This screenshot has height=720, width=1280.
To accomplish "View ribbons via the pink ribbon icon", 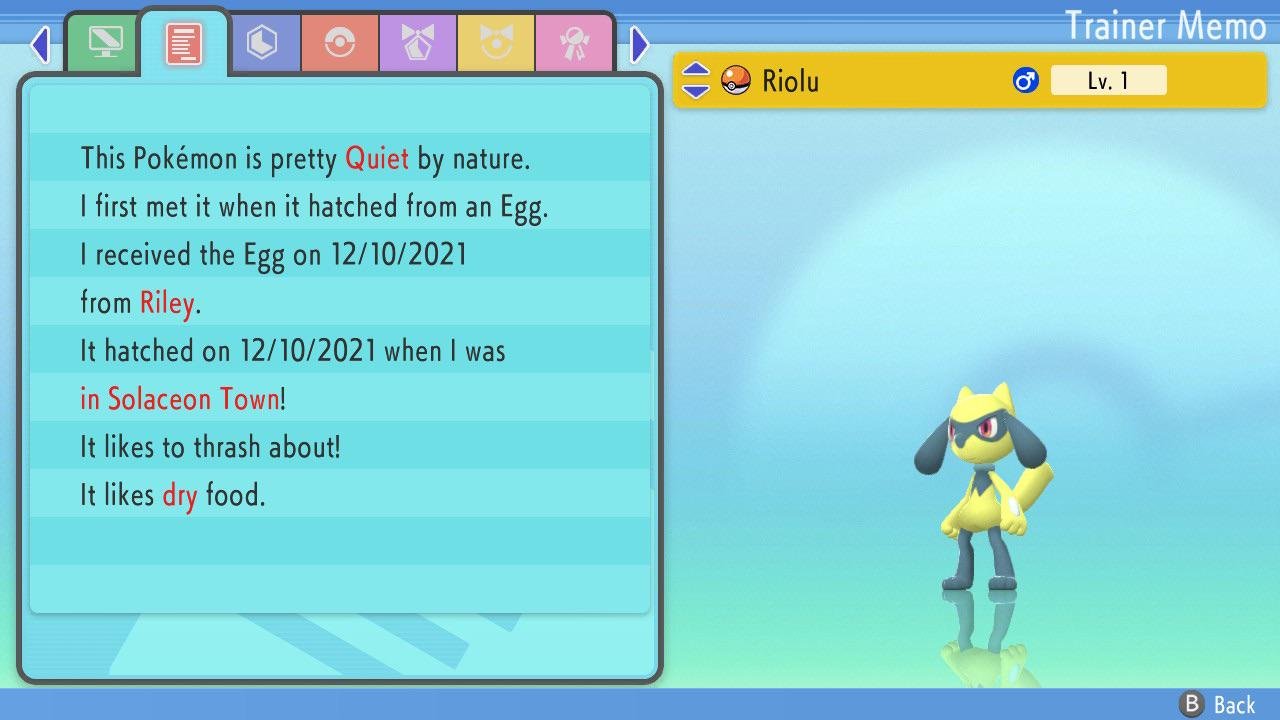I will 574,42.
